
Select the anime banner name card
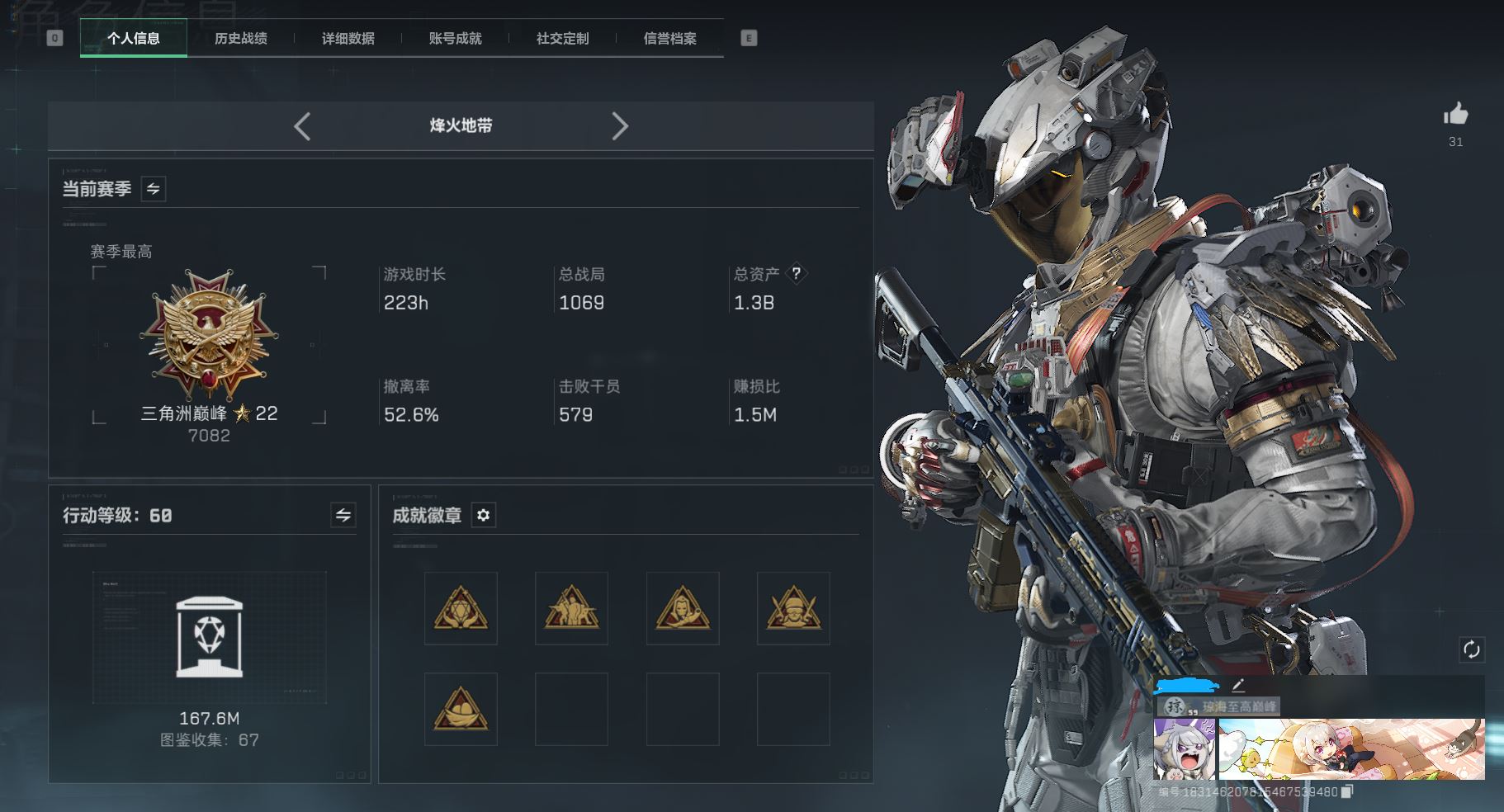pyautogui.click(x=1351, y=748)
